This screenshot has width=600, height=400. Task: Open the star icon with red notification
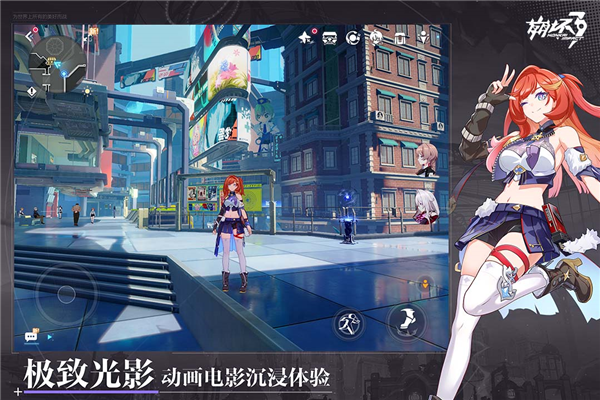tap(305, 38)
